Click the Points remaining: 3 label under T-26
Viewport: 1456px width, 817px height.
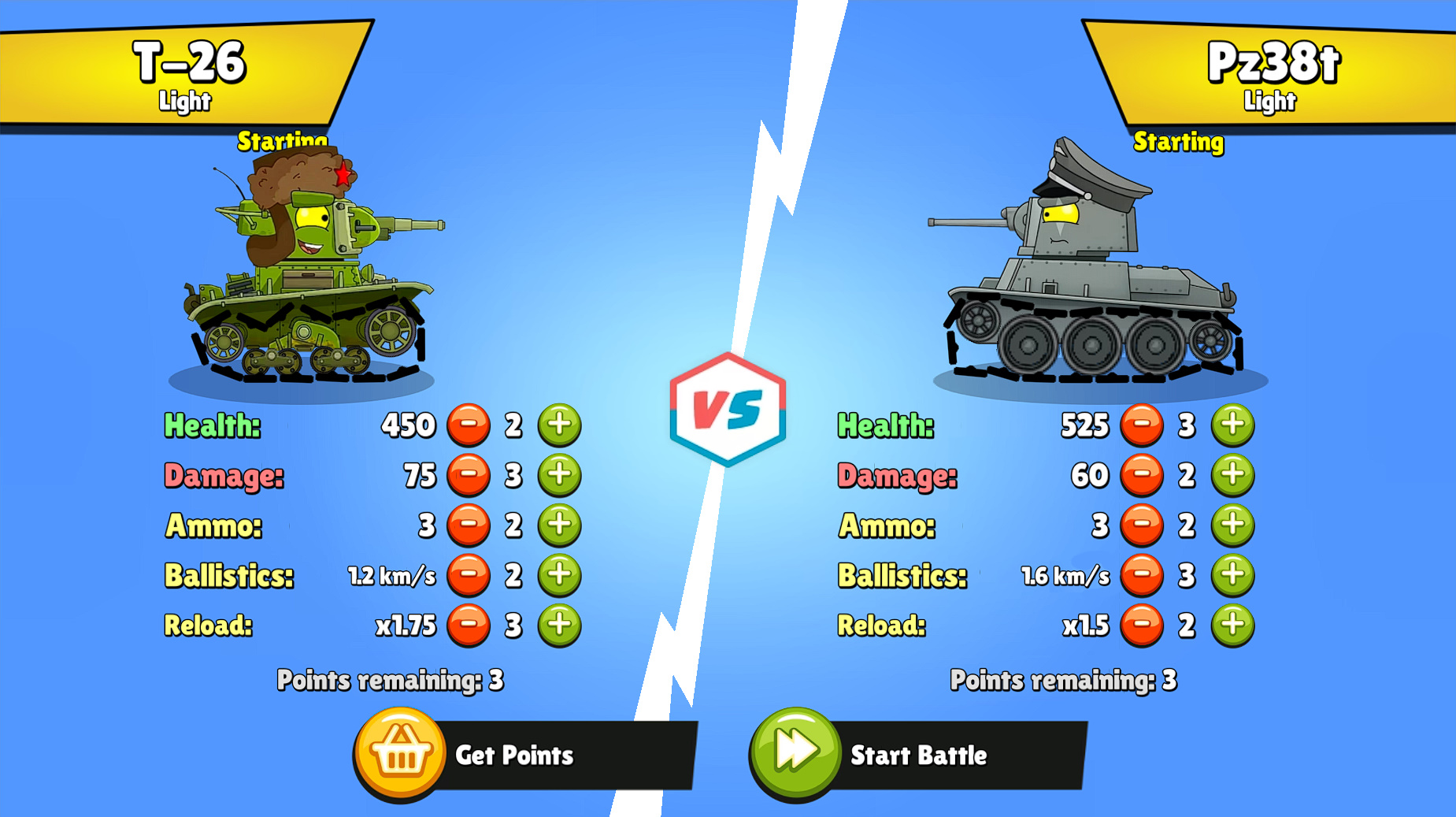pyautogui.click(x=391, y=679)
